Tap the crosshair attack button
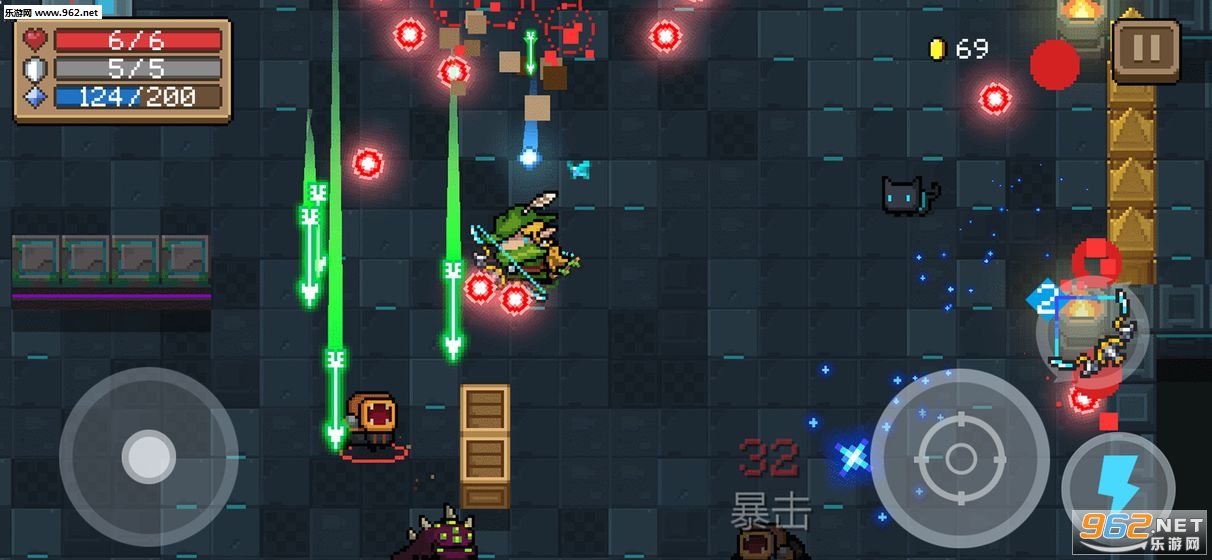 pyautogui.click(x=960, y=459)
